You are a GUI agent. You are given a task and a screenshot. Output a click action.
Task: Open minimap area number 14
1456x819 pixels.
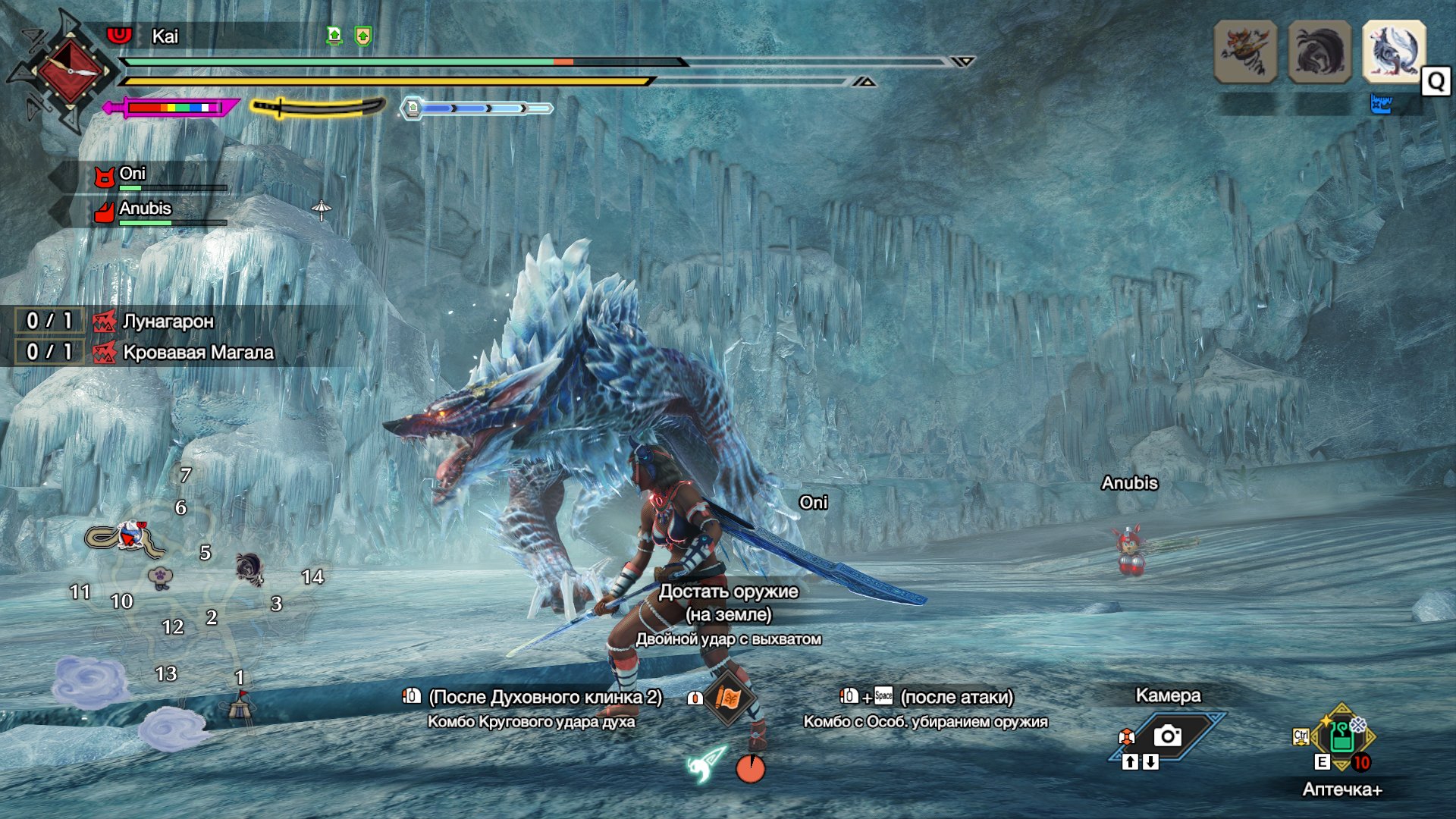coord(312,577)
